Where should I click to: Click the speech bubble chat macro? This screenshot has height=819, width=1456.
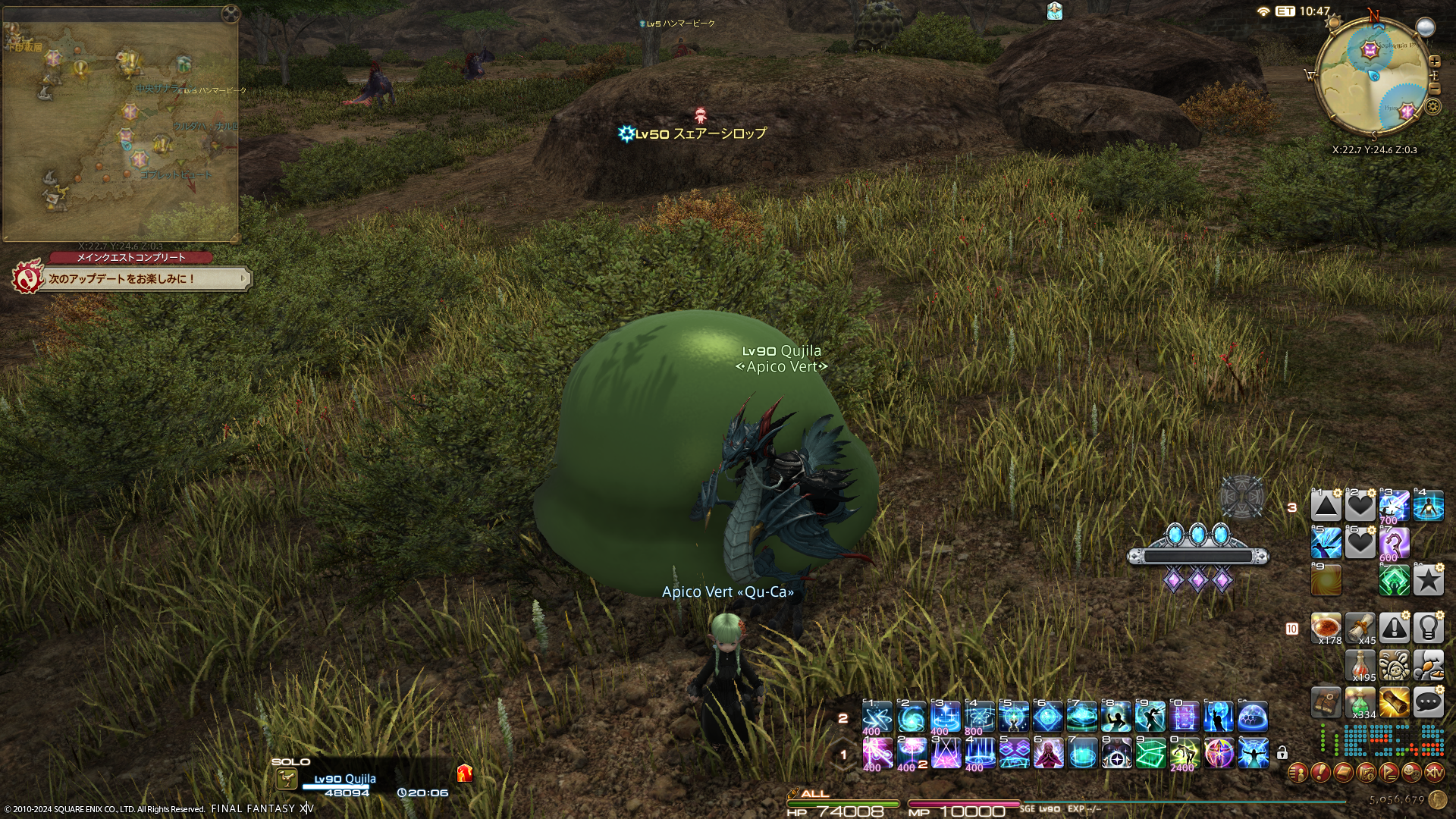click(x=1428, y=703)
